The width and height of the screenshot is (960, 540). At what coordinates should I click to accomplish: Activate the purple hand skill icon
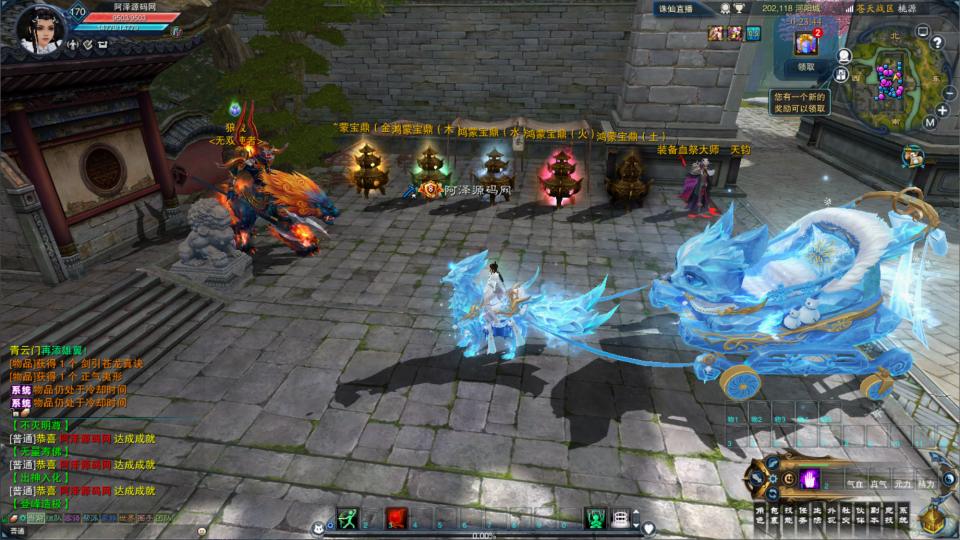coord(808,477)
